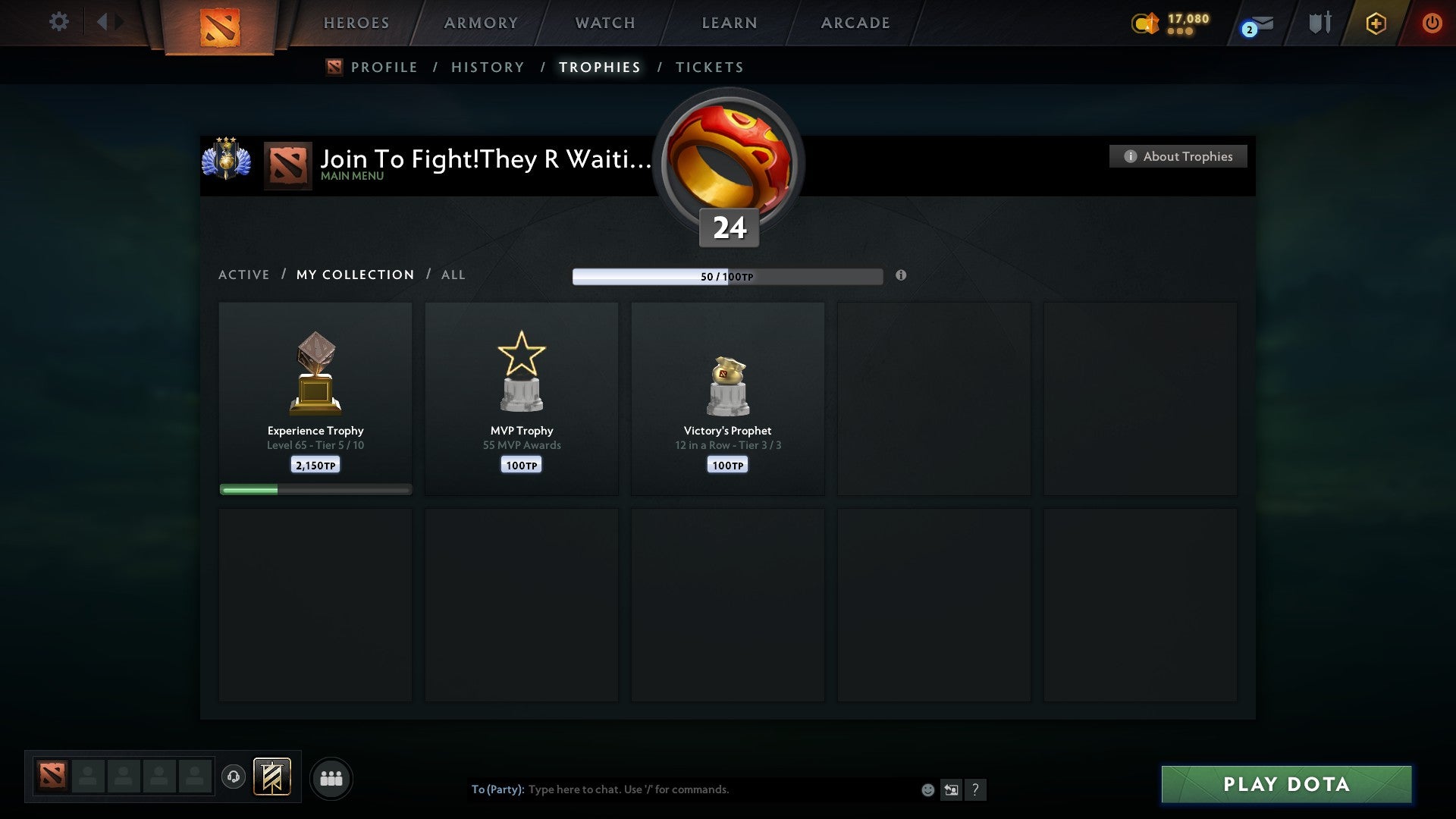This screenshot has height=819, width=1456.
Task: Switch to the ACTIVE trophies filter
Action: click(244, 275)
